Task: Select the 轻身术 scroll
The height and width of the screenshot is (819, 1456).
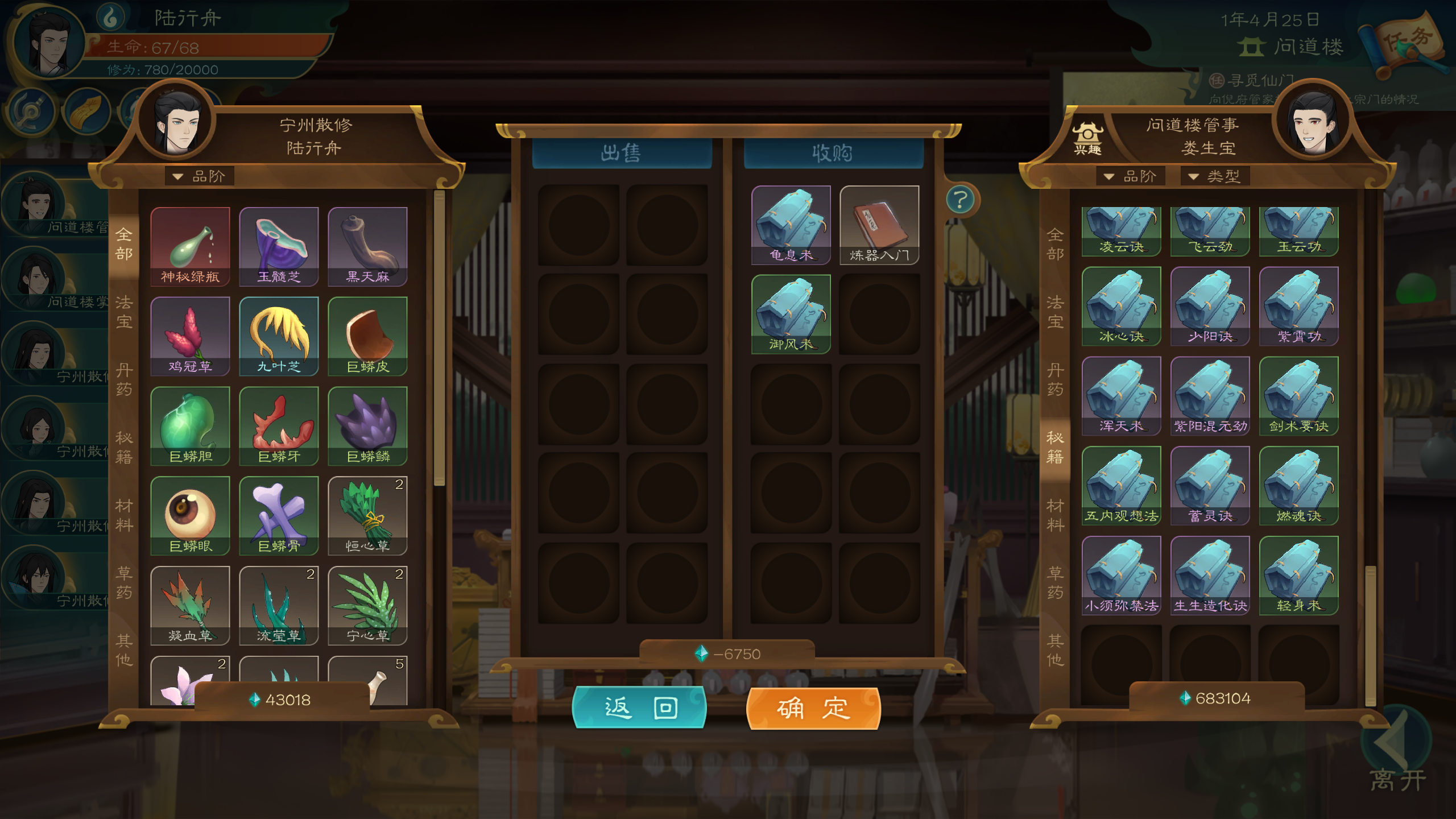Action: (1298, 575)
